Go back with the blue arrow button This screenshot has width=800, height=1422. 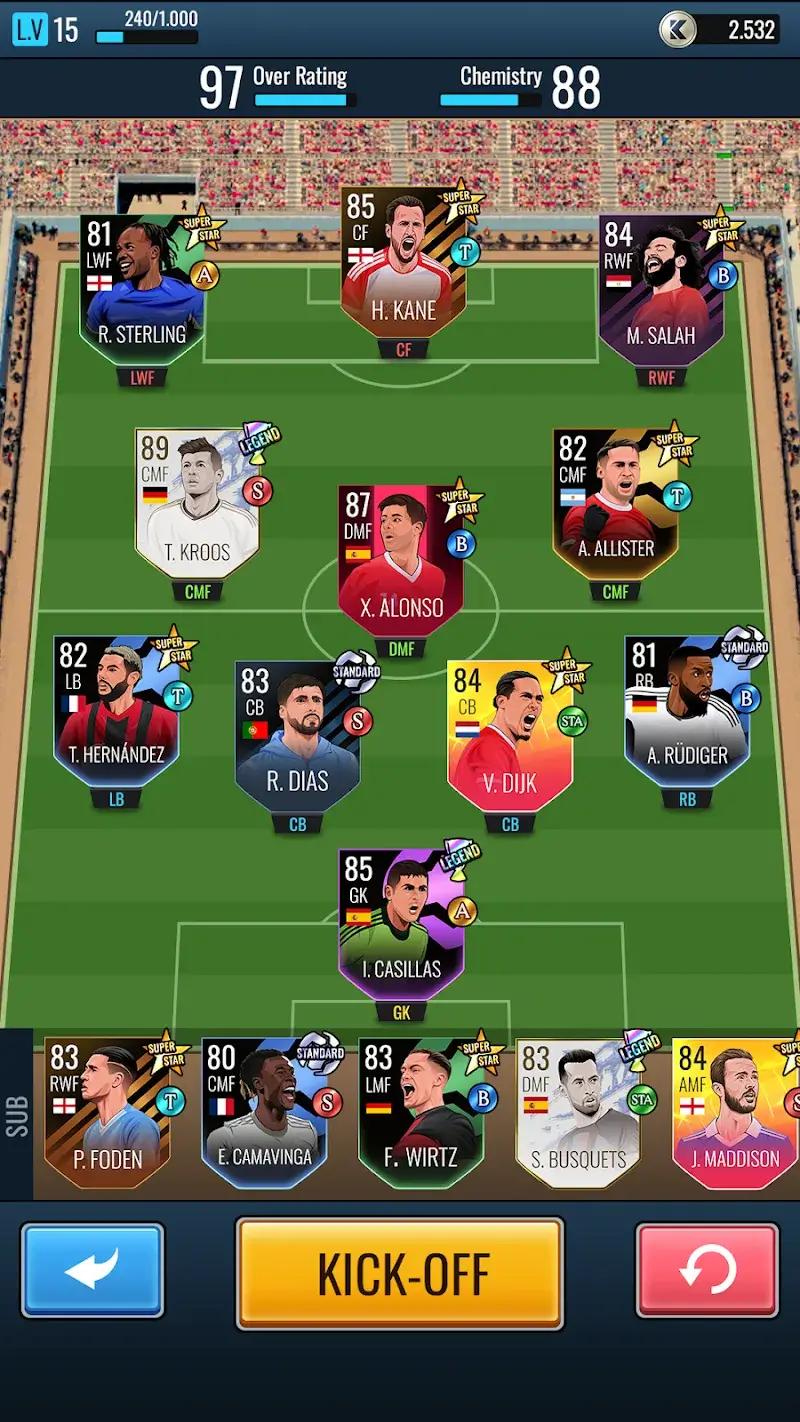[x=92, y=1270]
